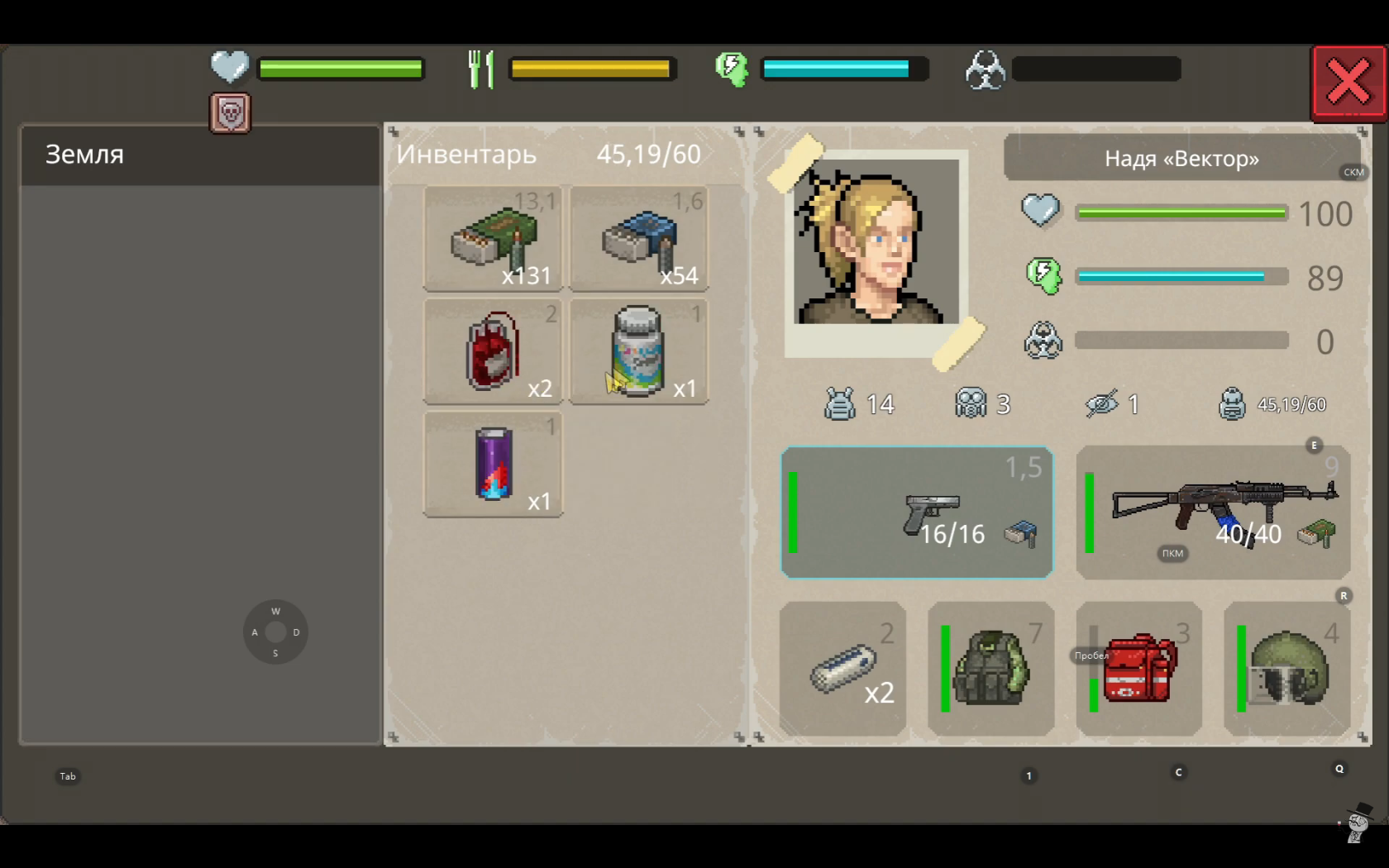Viewport: 1389px width, 868px height.
Task: Select the equipped green helmet slot
Action: (1286, 669)
